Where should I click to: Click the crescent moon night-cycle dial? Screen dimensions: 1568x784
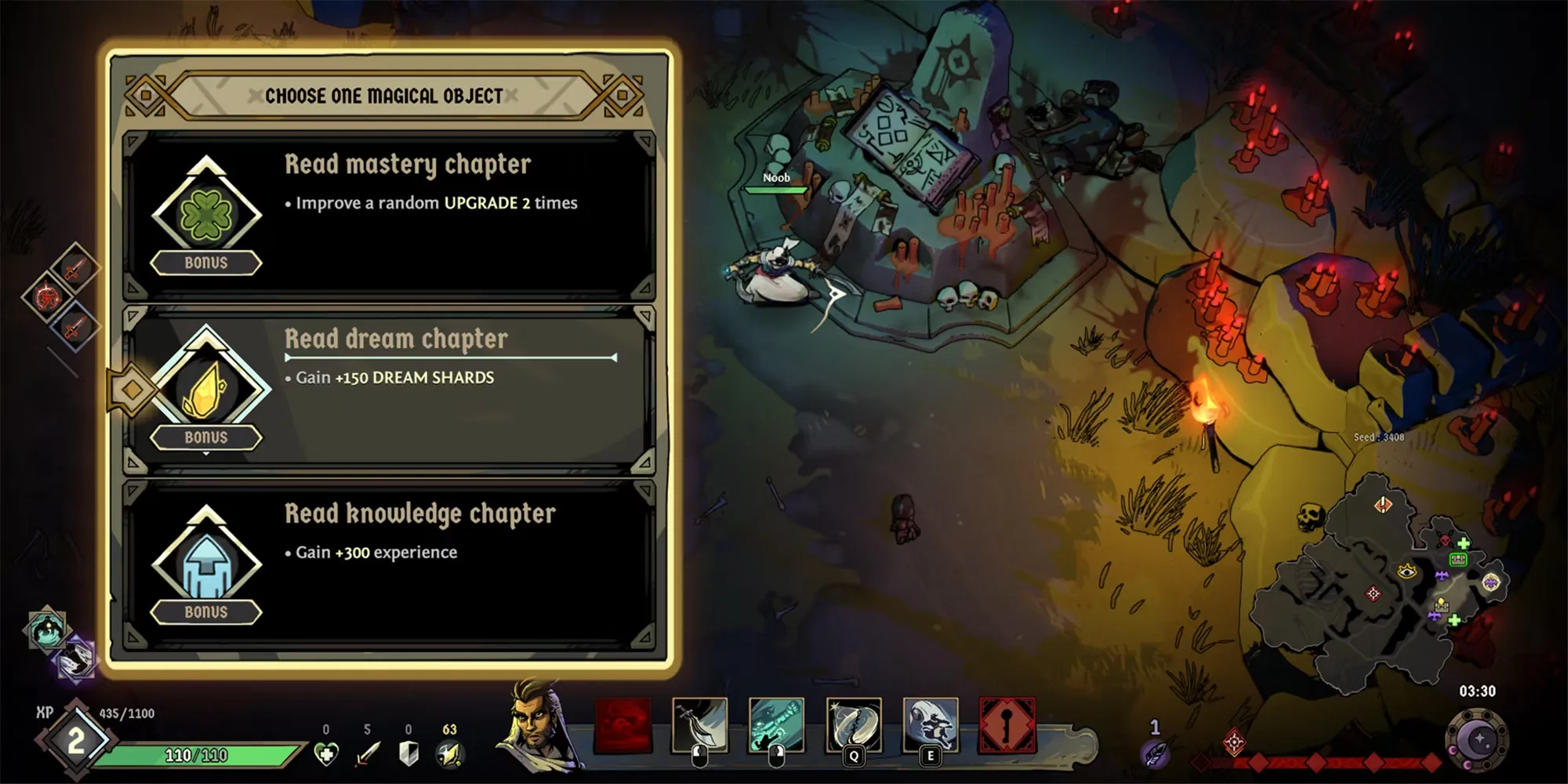1478,739
